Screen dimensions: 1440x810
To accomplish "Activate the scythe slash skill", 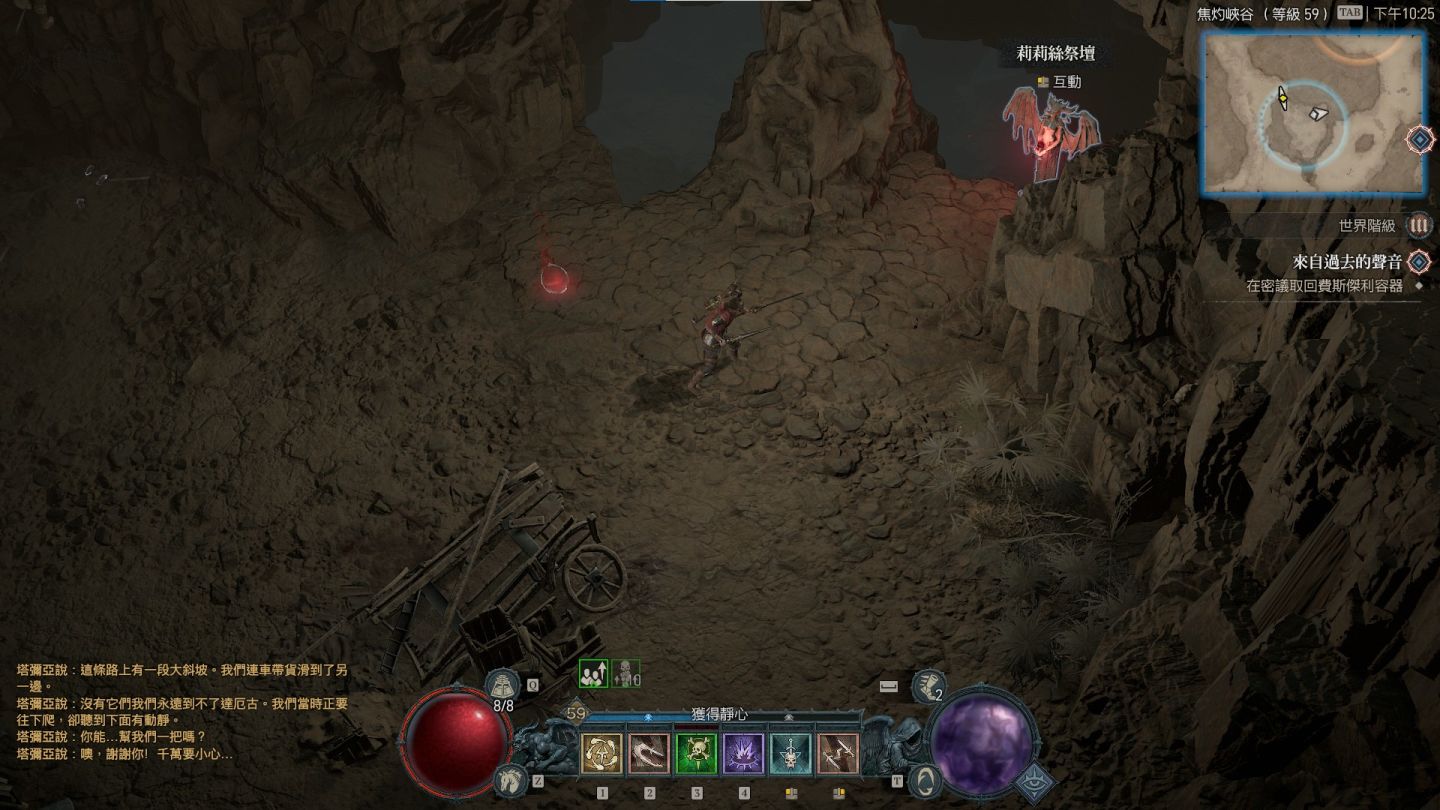I will [649, 754].
